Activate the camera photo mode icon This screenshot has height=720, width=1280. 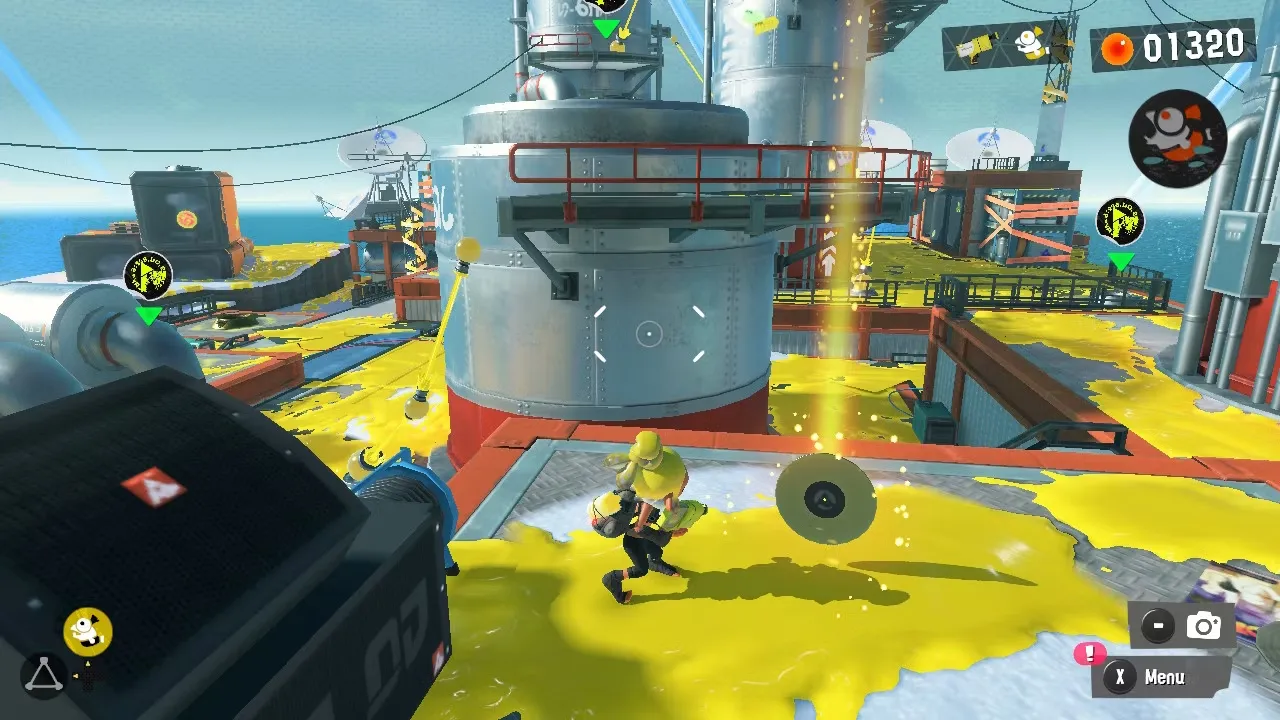point(1203,626)
